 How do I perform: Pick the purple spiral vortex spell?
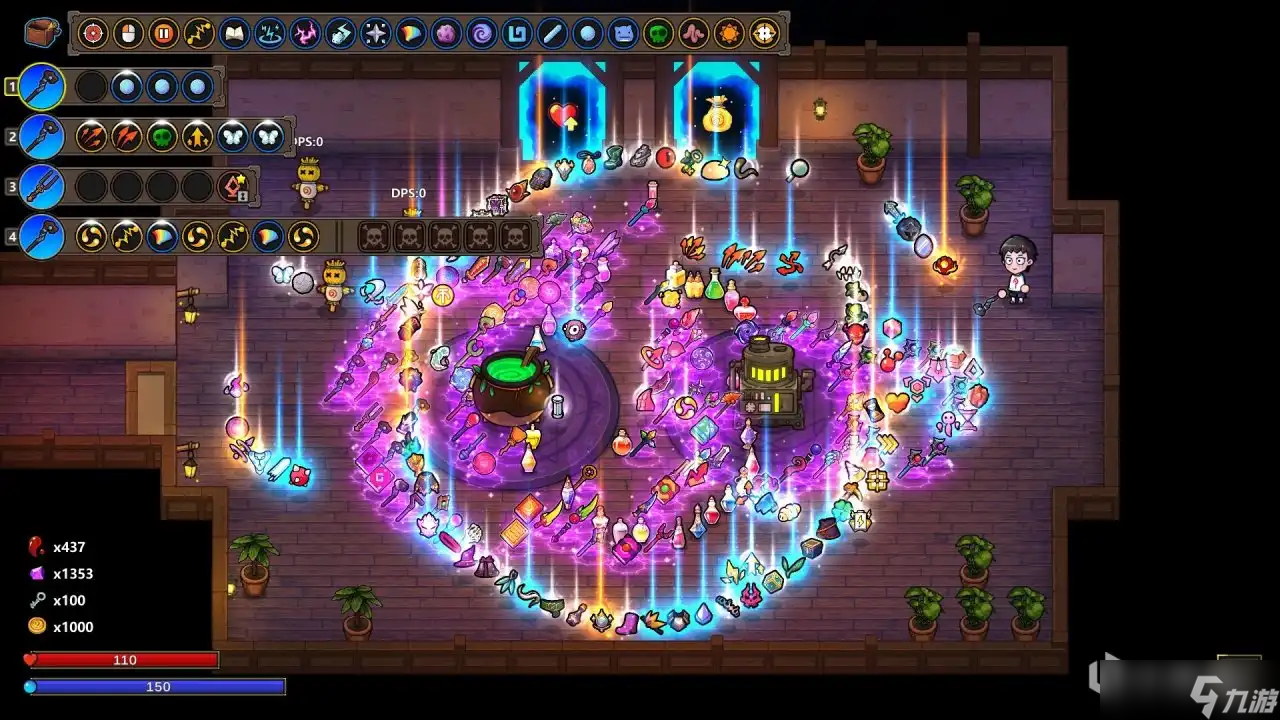point(481,34)
